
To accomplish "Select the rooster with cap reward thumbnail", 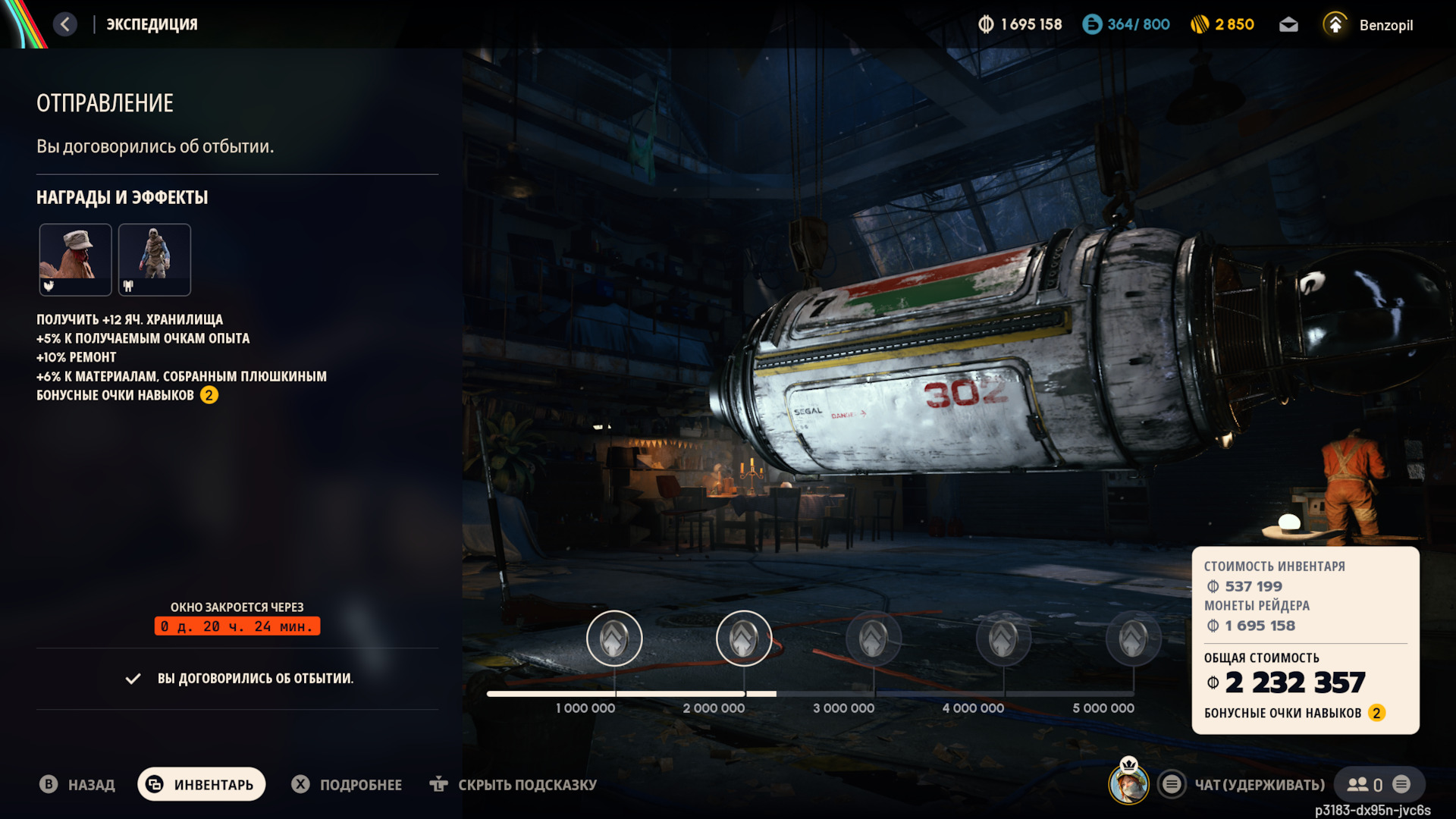I will [x=75, y=259].
